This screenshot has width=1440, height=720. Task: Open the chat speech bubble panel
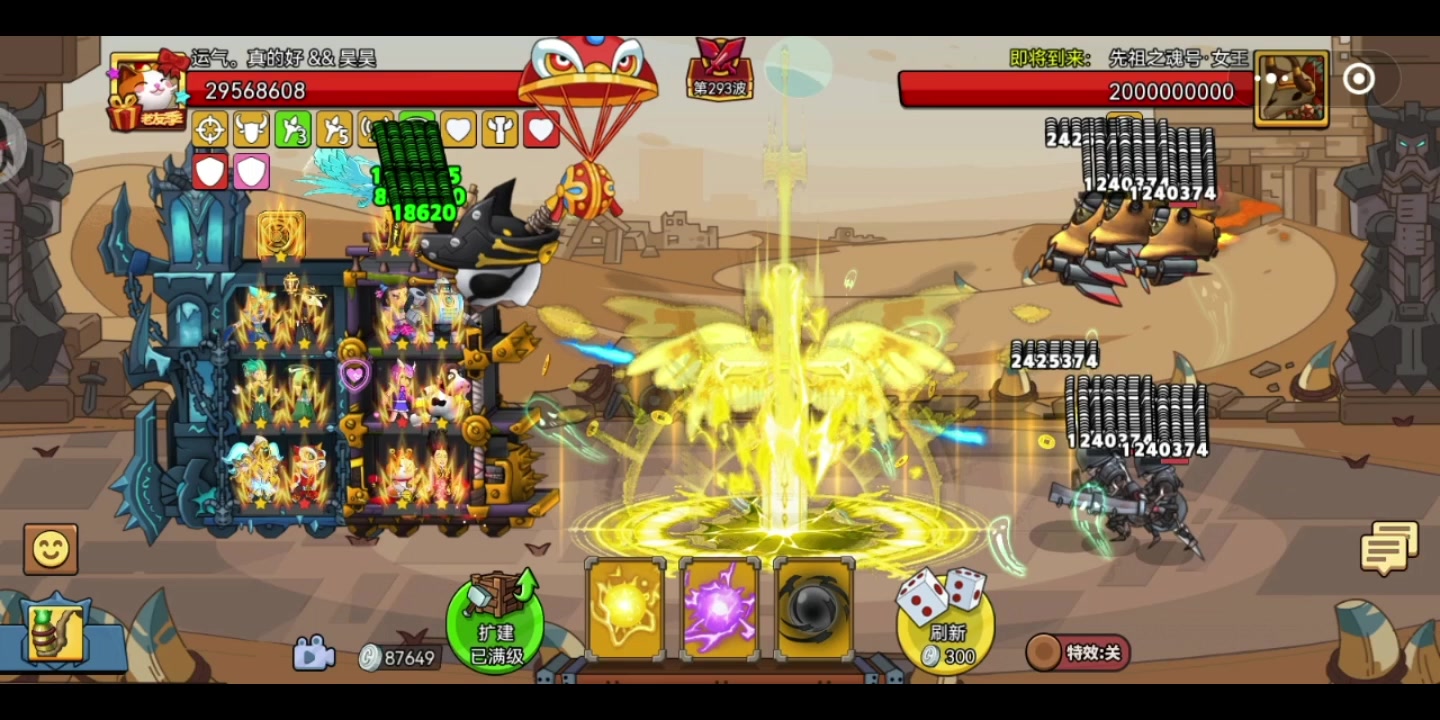pyautogui.click(x=1389, y=548)
